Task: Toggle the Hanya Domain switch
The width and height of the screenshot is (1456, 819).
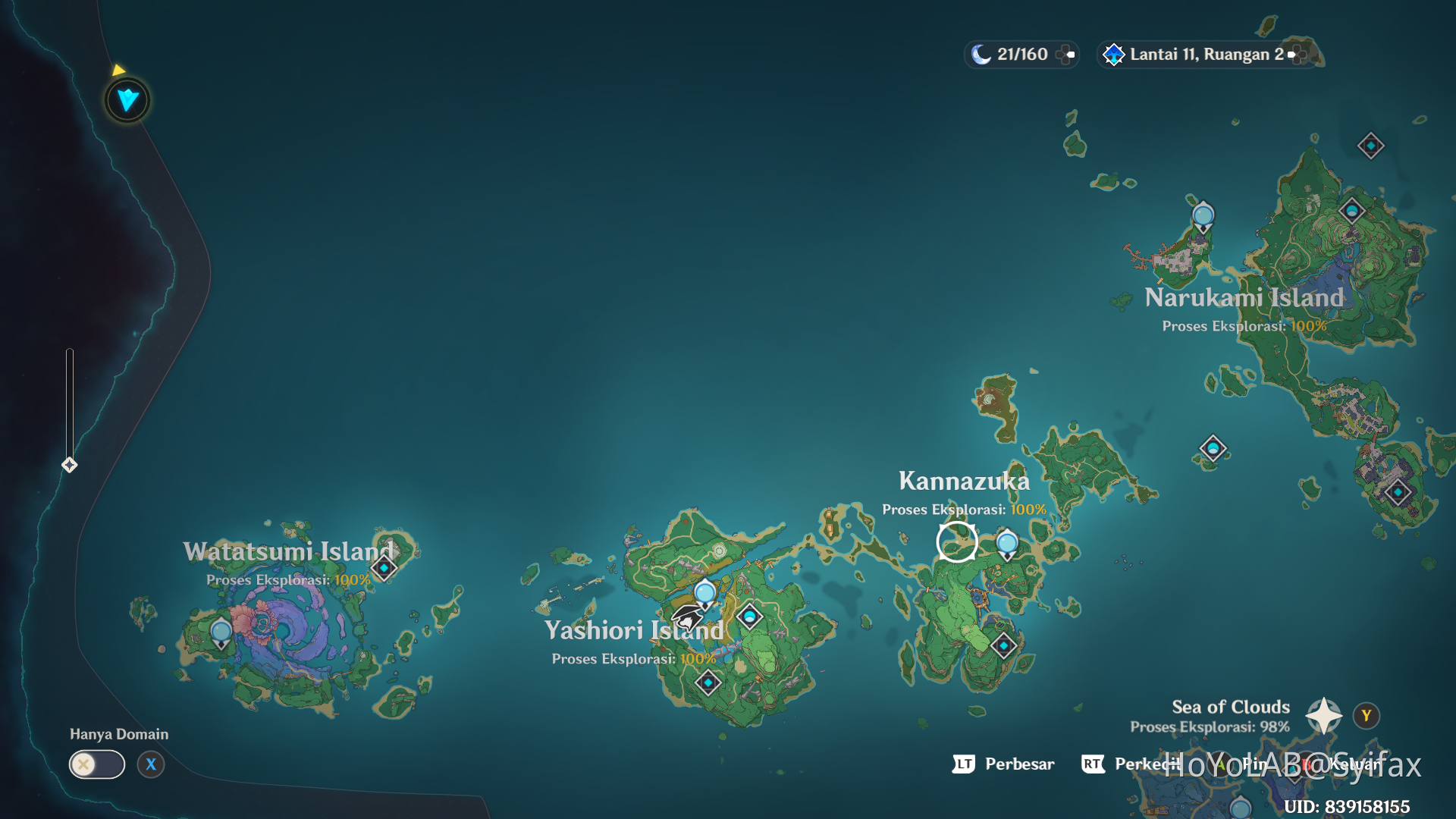Action: pyautogui.click(x=96, y=764)
